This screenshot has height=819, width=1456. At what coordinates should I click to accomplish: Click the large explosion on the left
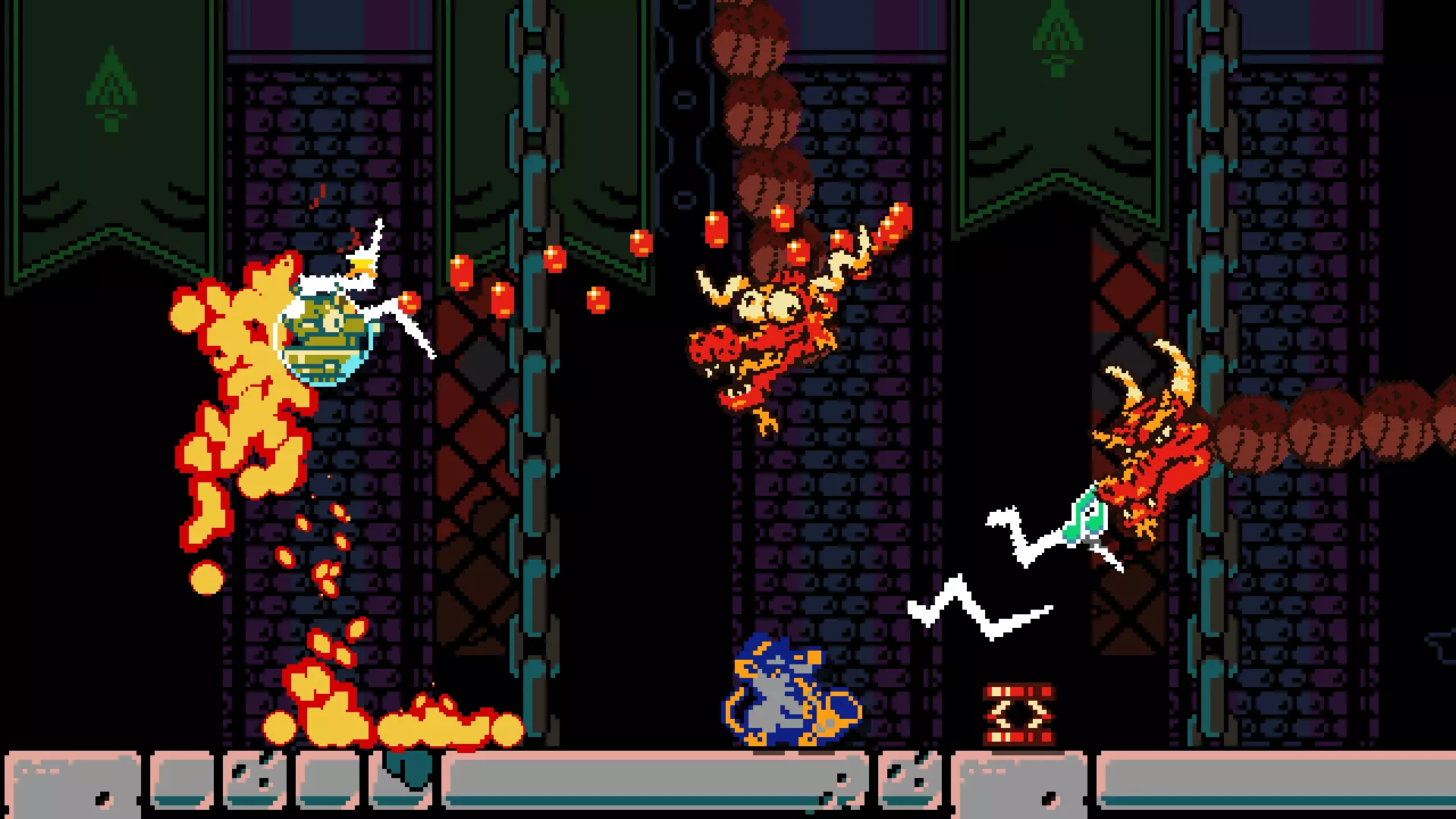[x=235, y=394]
